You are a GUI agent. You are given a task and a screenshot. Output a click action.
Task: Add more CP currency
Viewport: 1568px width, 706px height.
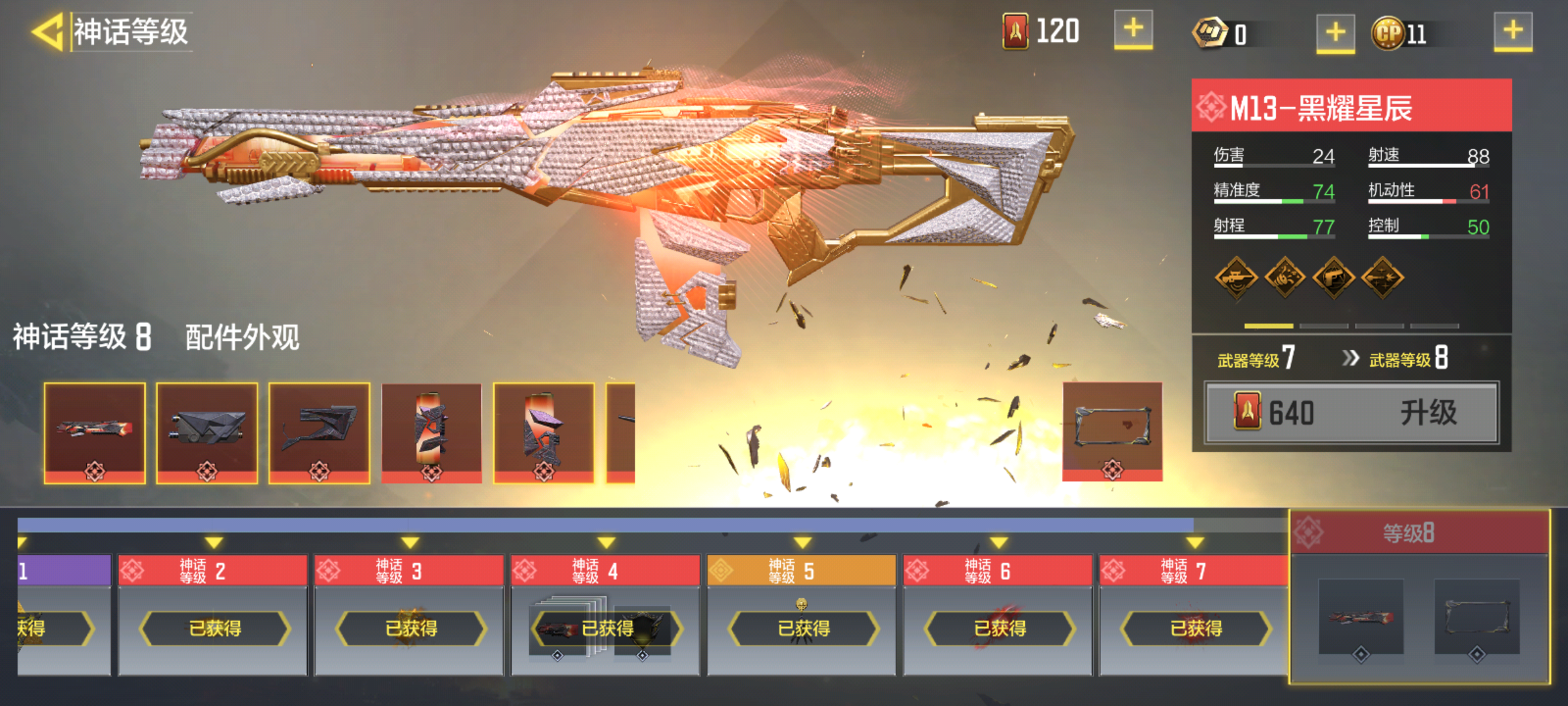(1512, 31)
